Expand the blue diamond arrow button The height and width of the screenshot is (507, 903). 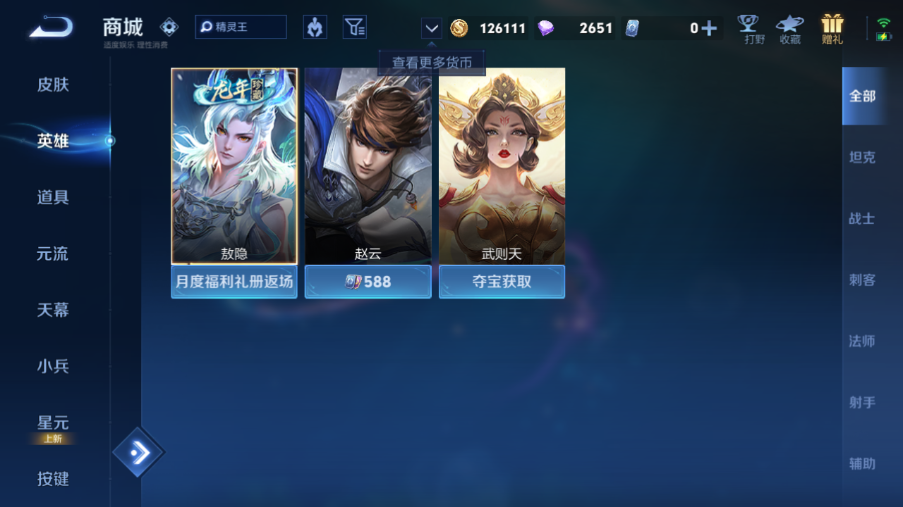(138, 453)
